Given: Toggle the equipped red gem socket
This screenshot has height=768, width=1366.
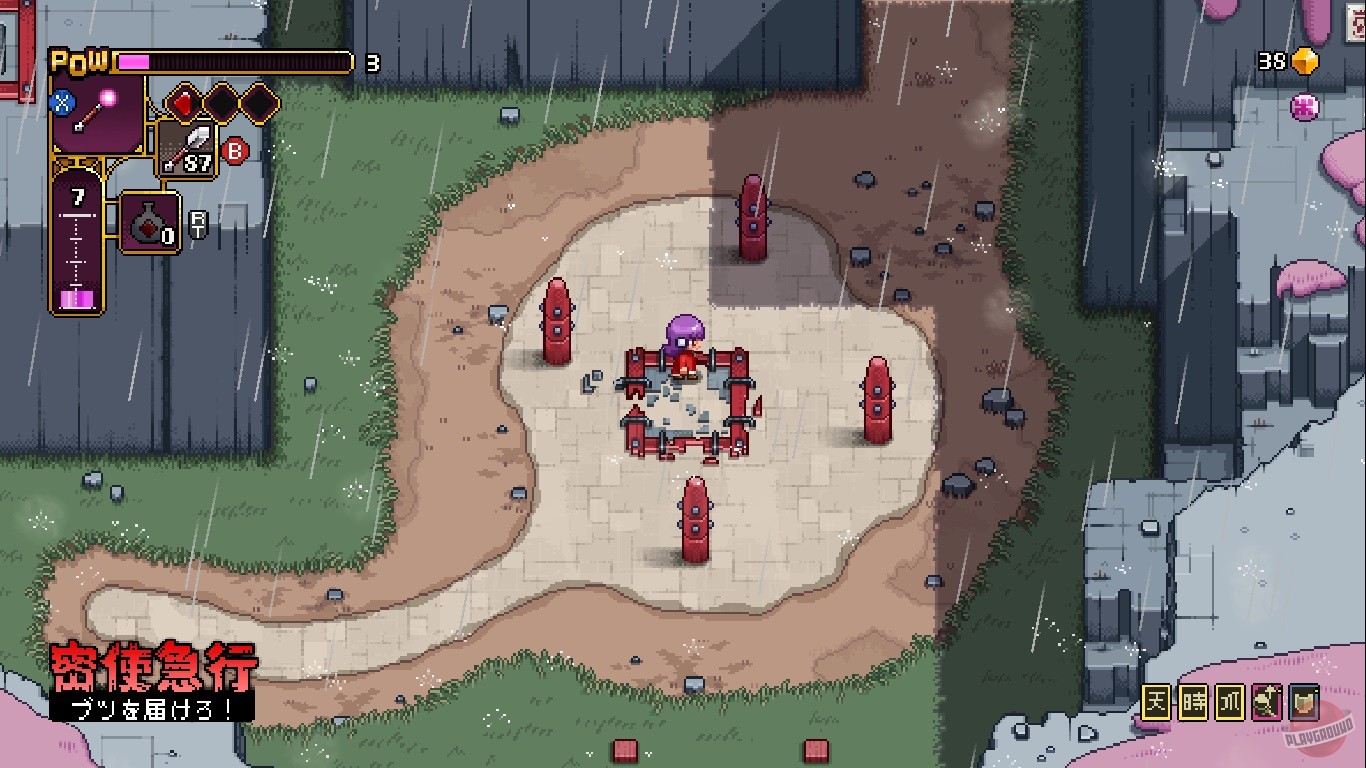Looking at the screenshot, I should (185, 104).
